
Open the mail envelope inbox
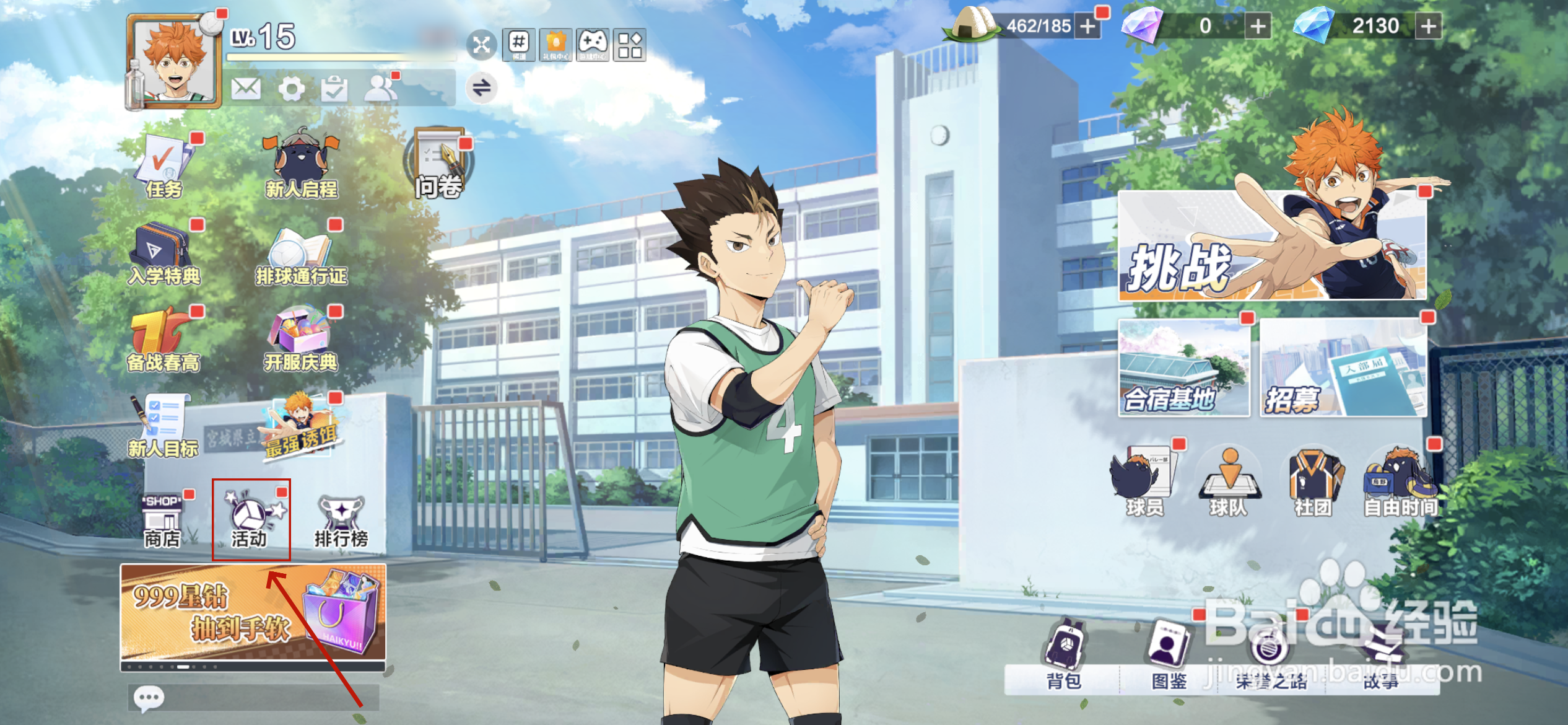click(x=246, y=89)
